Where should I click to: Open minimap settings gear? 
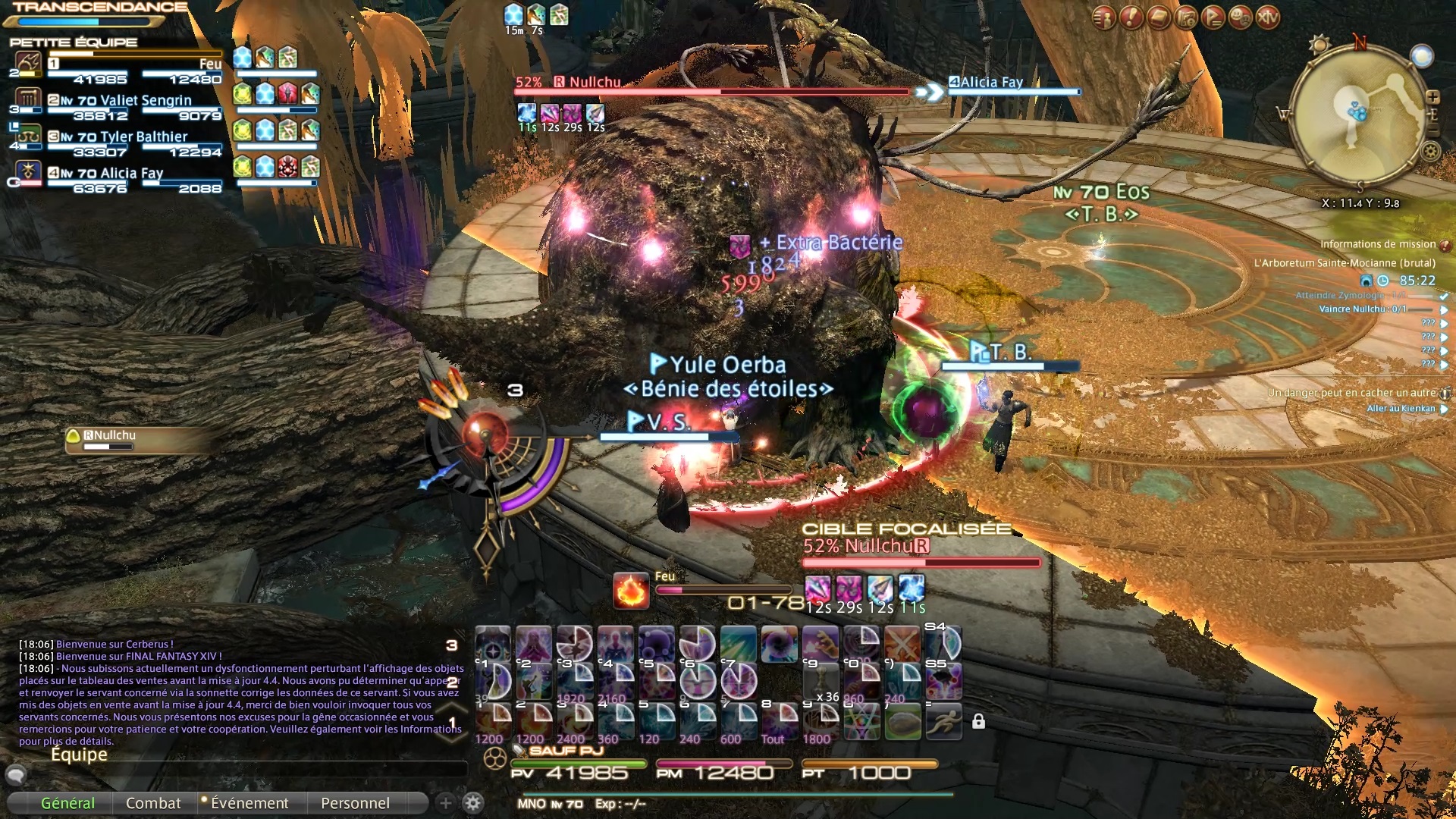coord(1431,152)
